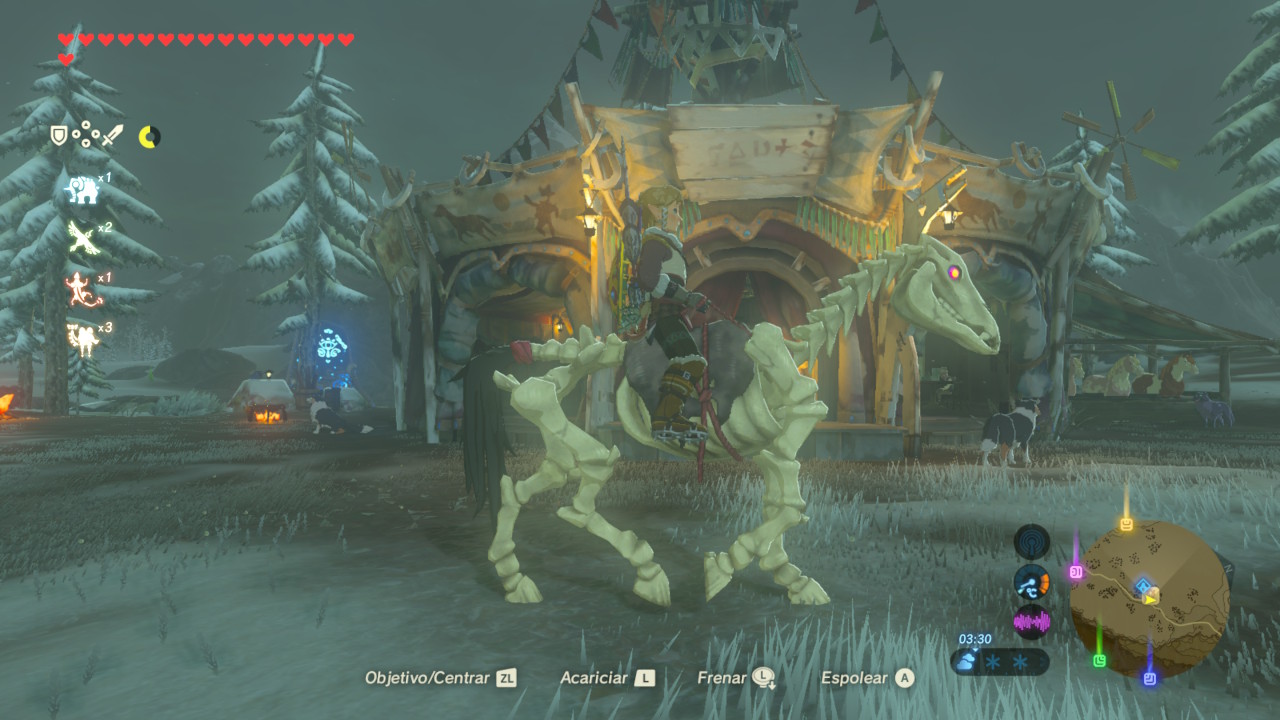
Task: Select the green map pin marker
Action: (1099, 660)
